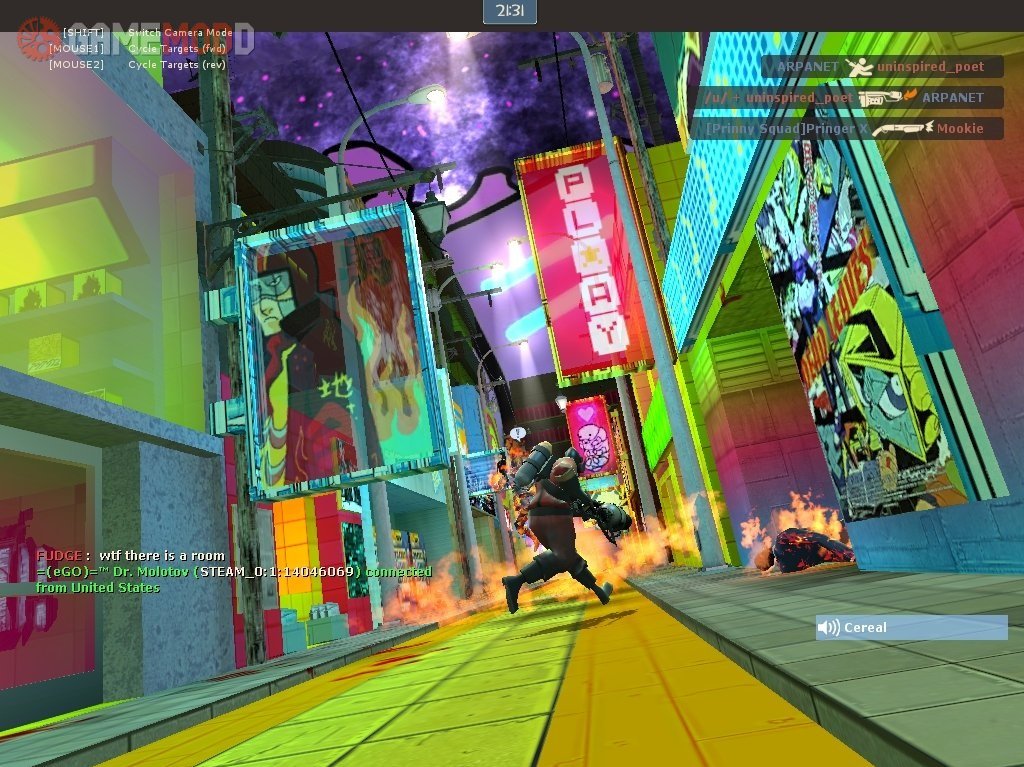Viewport: 1024px width, 767px height.
Task: Click the gear logo watermark
Action: click(x=37, y=37)
